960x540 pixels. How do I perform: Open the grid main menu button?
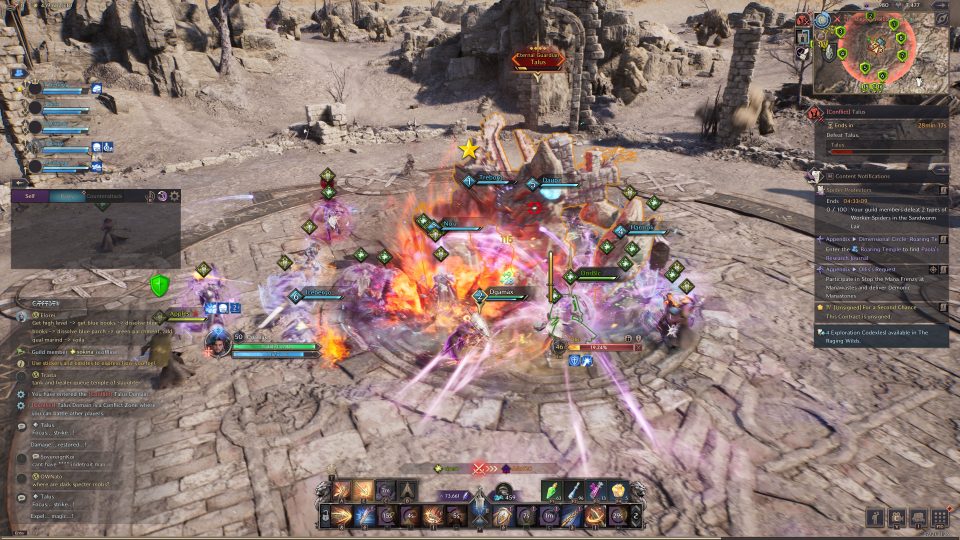[939, 517]
